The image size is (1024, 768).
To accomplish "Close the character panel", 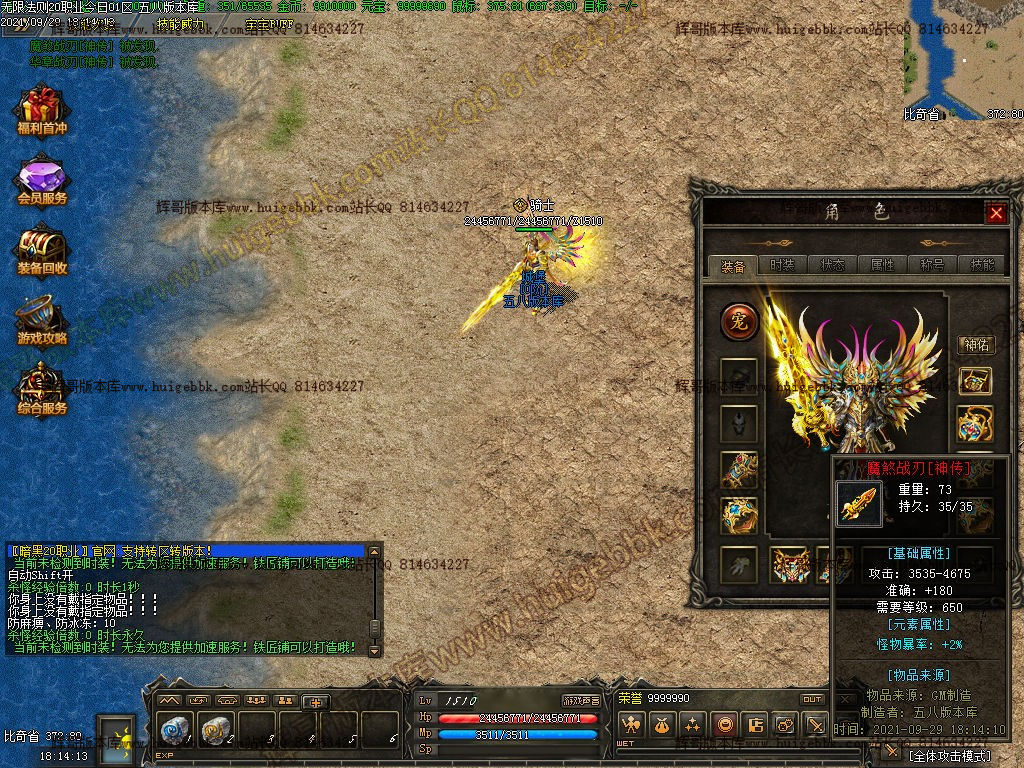I will 996,213.
